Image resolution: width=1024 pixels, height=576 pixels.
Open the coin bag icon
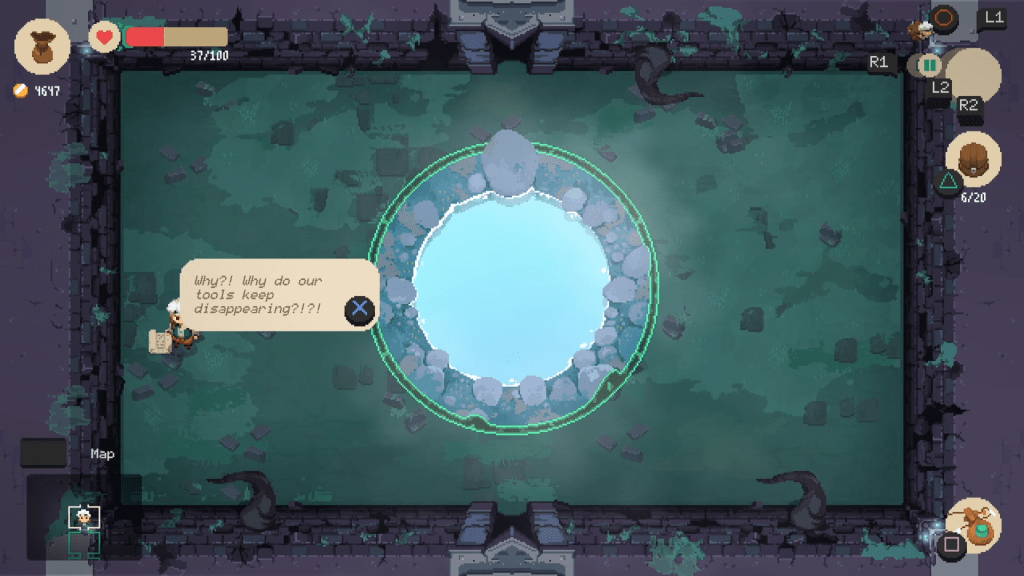pyautogui.click(x=42, y=46)
